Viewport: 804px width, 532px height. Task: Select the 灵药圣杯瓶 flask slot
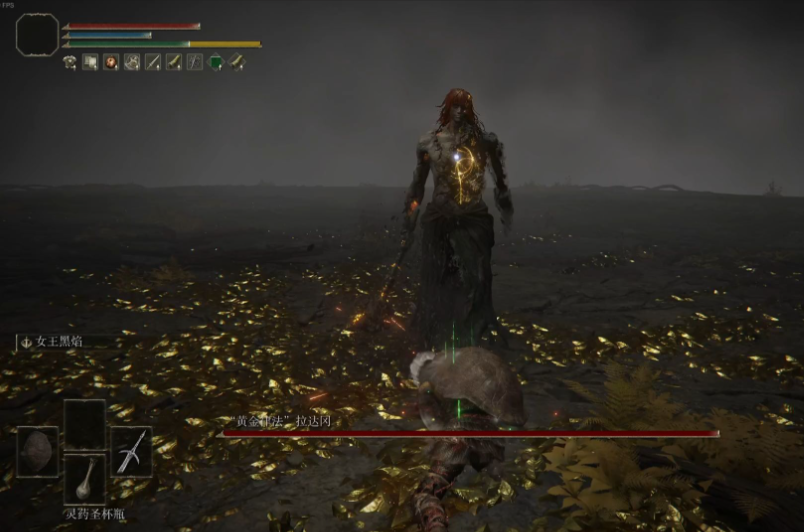coord(85,478)
